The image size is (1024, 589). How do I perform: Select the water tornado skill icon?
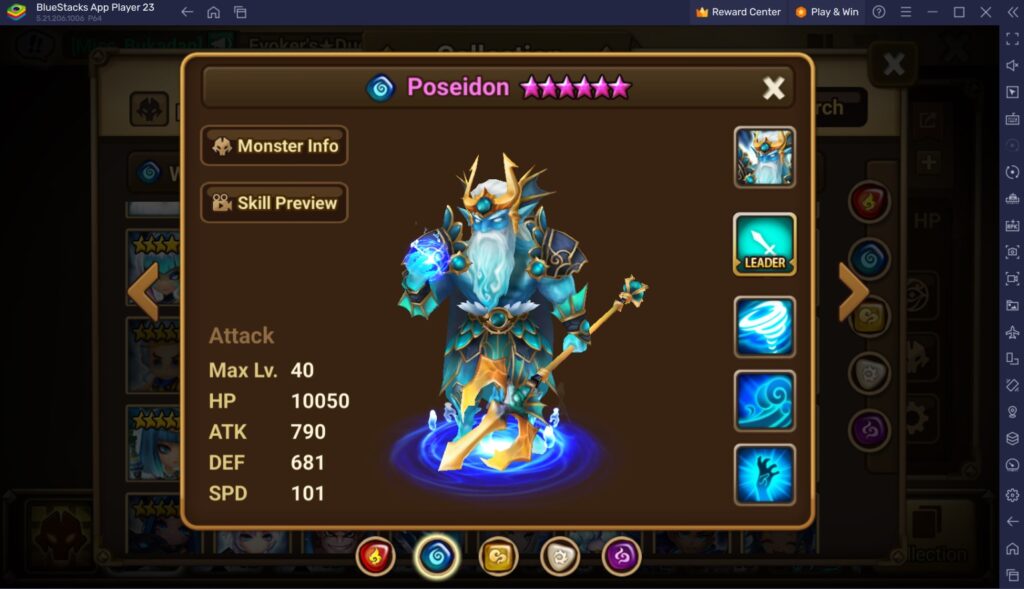764,326
